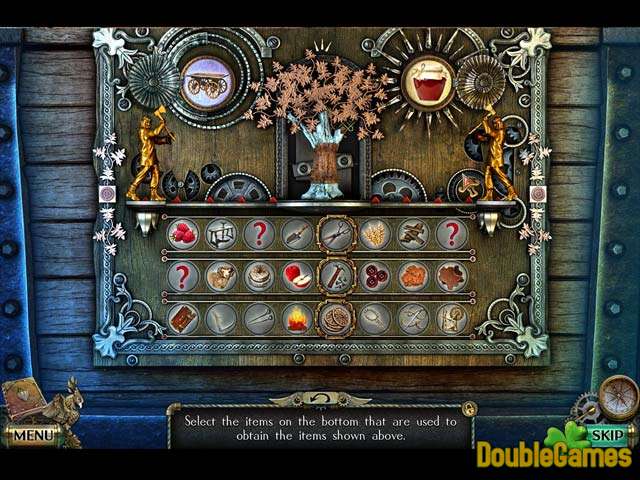Select the wooden stool frame tile
Screen dimensions: 640x480
(221, 234)
